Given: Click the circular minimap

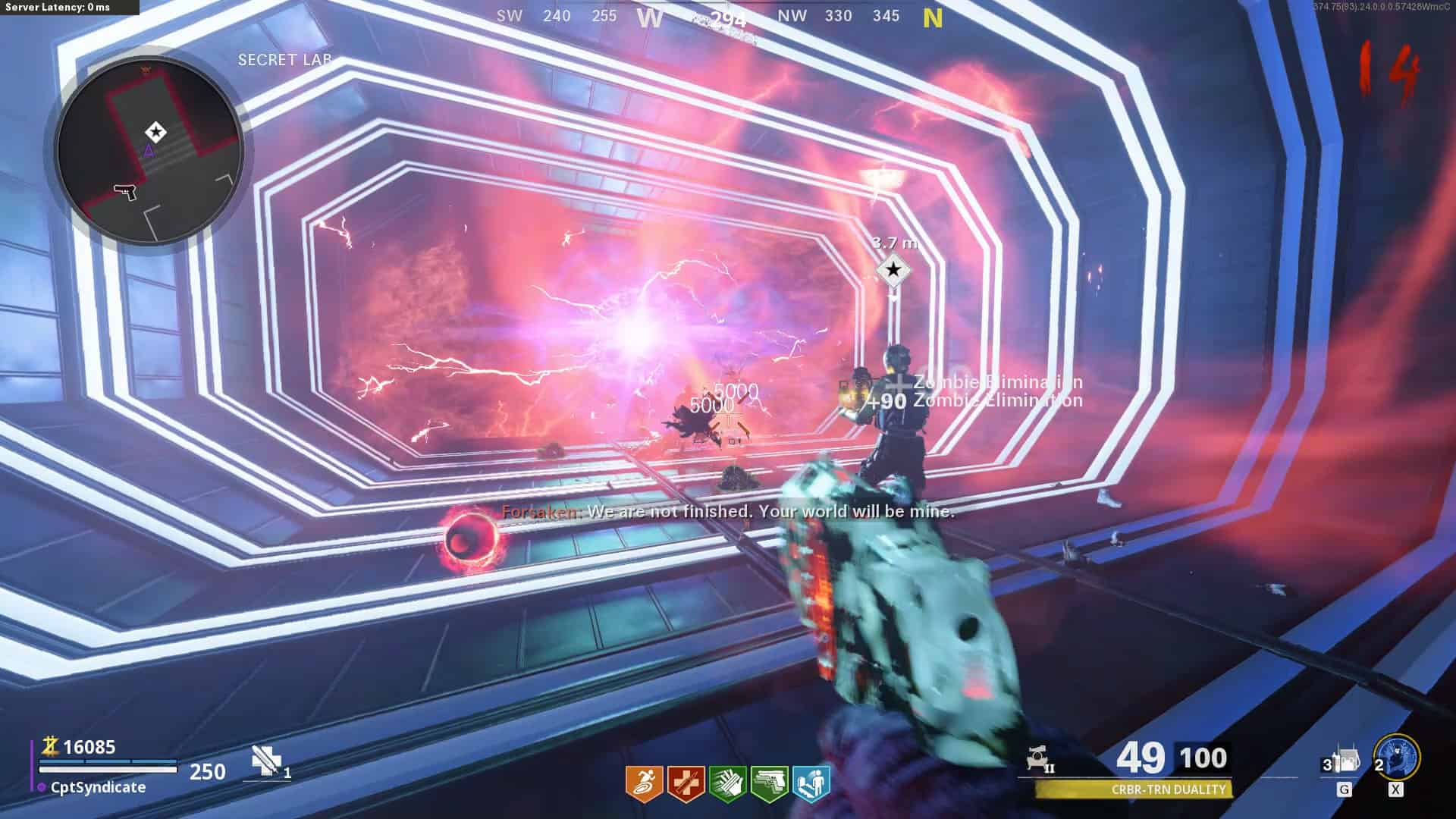Looking at the screenshot, I should (149, 149).
